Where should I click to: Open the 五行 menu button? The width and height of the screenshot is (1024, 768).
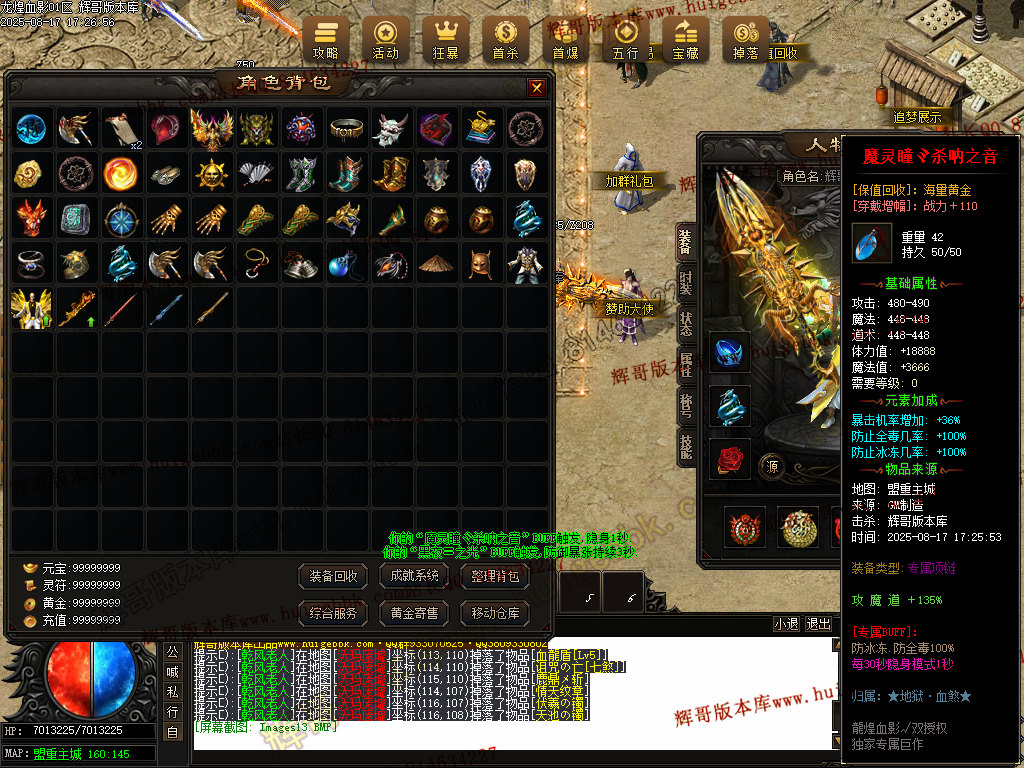point(625,40)
